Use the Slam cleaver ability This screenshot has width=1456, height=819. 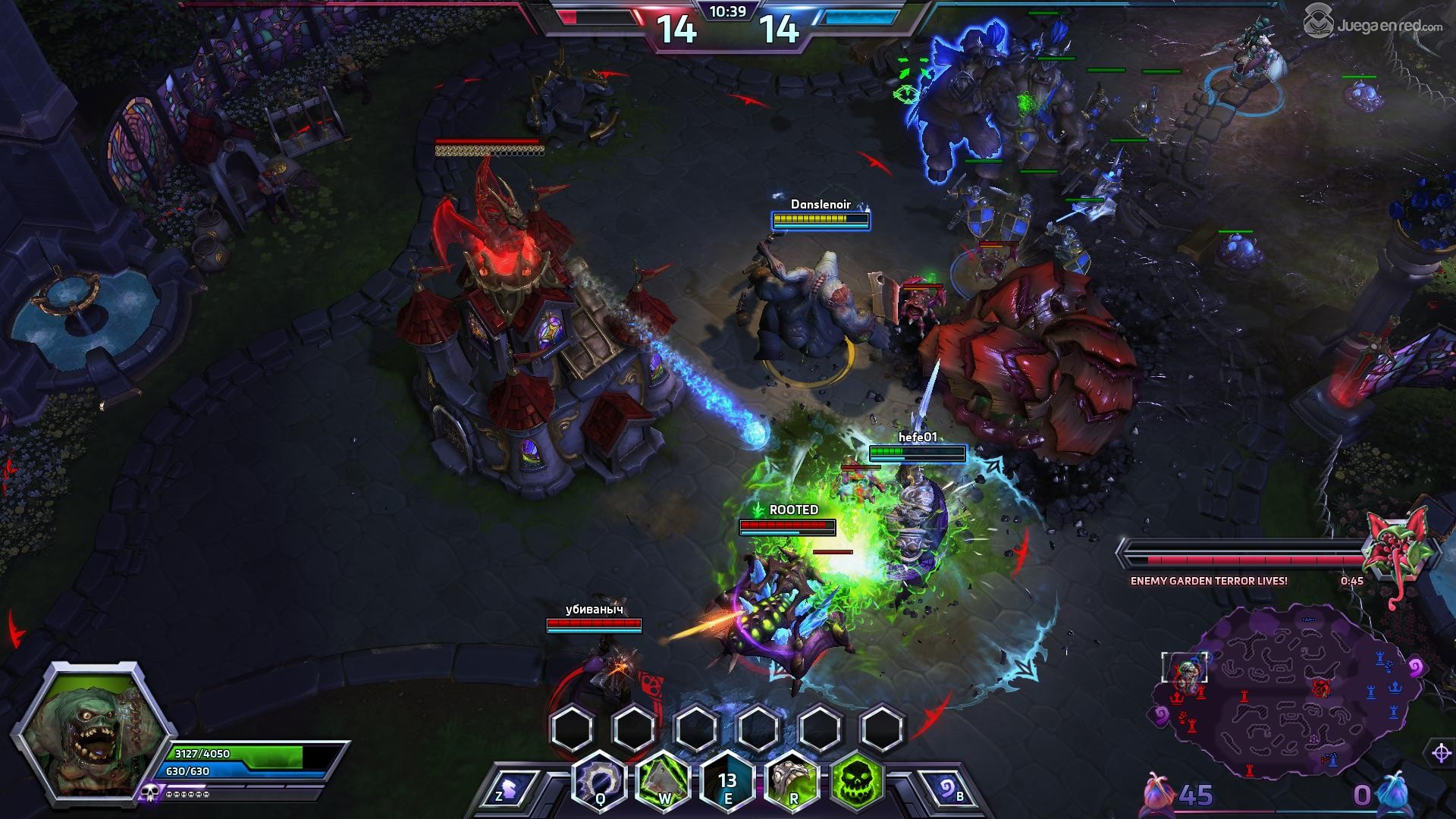click(664, 780)
